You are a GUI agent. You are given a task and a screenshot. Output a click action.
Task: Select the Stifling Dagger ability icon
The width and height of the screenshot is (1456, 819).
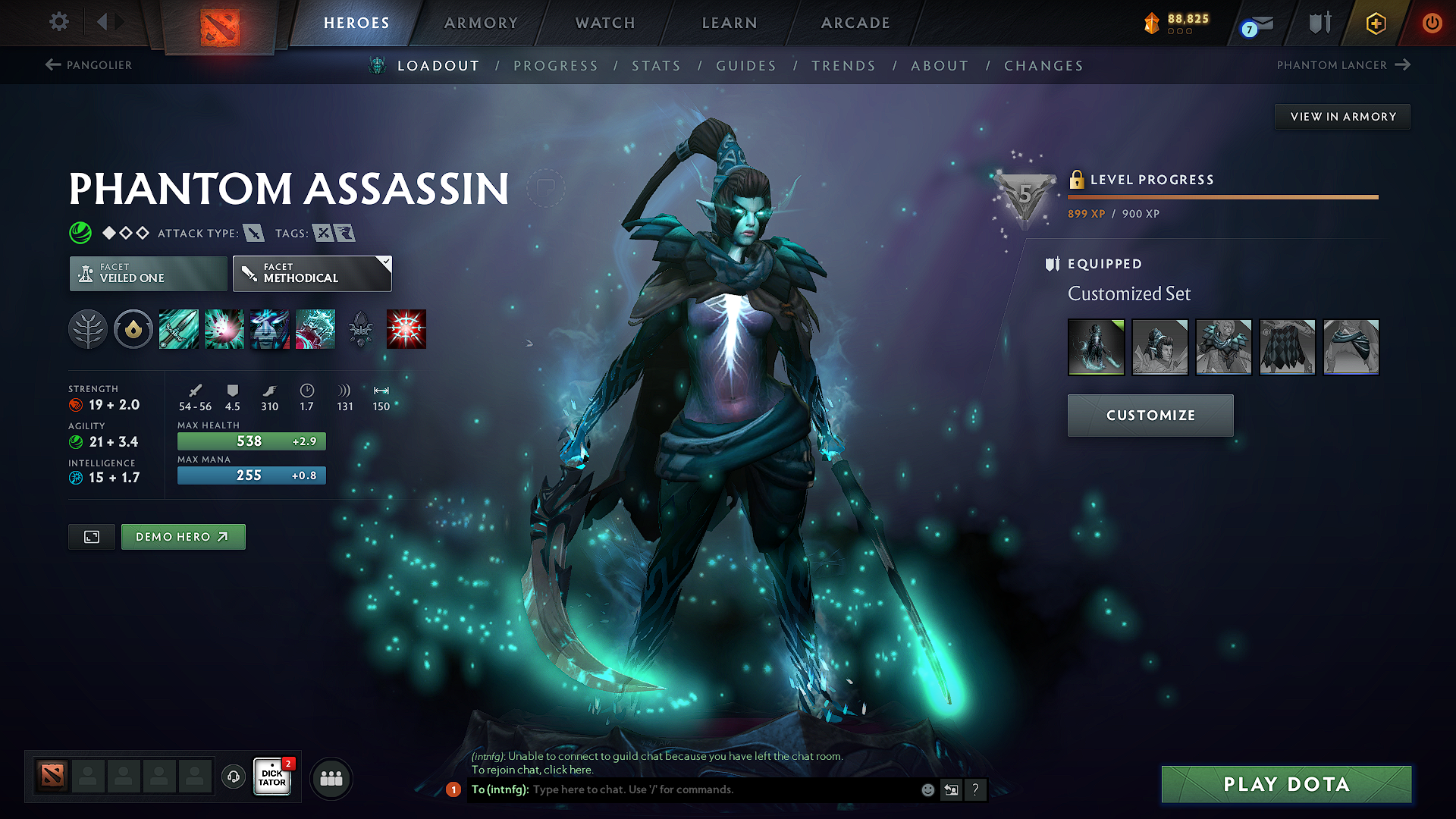point(178,329)
